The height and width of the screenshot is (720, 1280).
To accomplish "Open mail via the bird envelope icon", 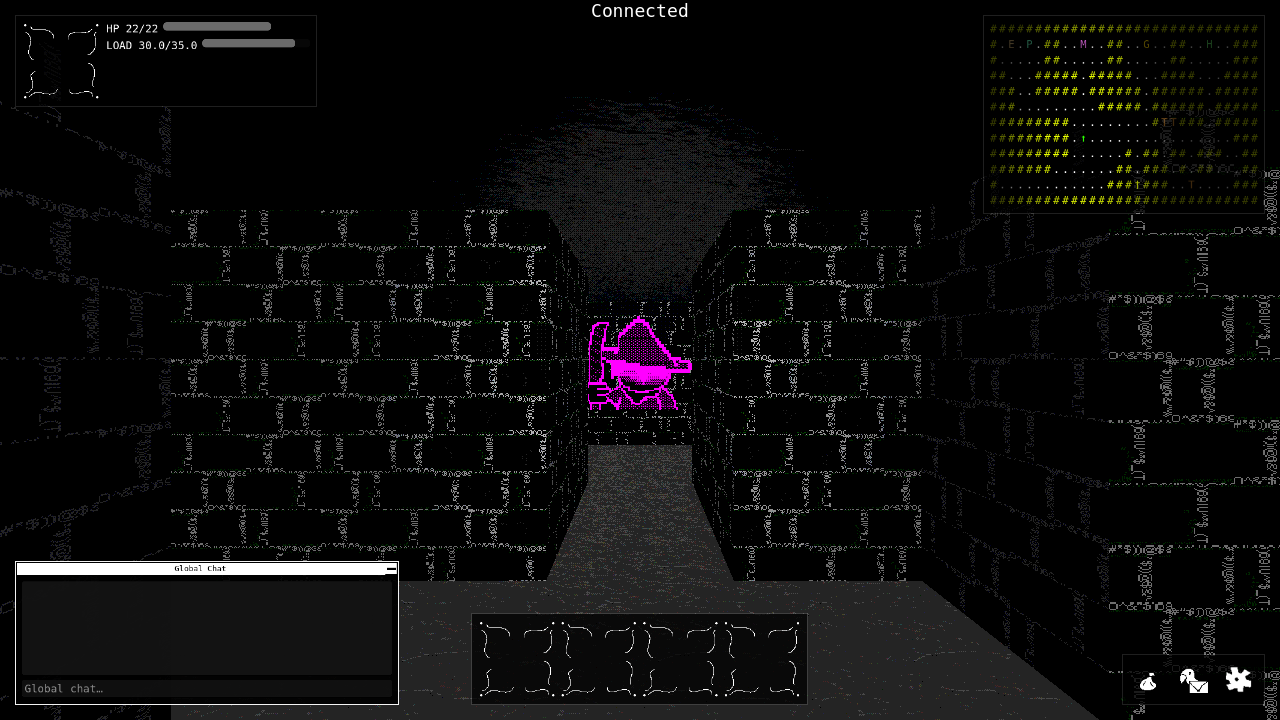I will [1193, 681].
